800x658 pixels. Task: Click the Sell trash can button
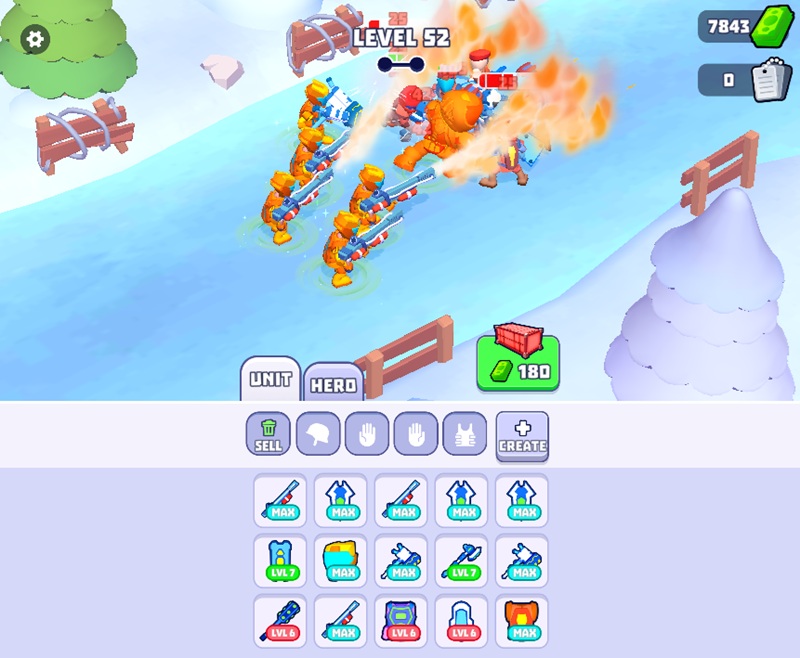[x=268, y=434]
